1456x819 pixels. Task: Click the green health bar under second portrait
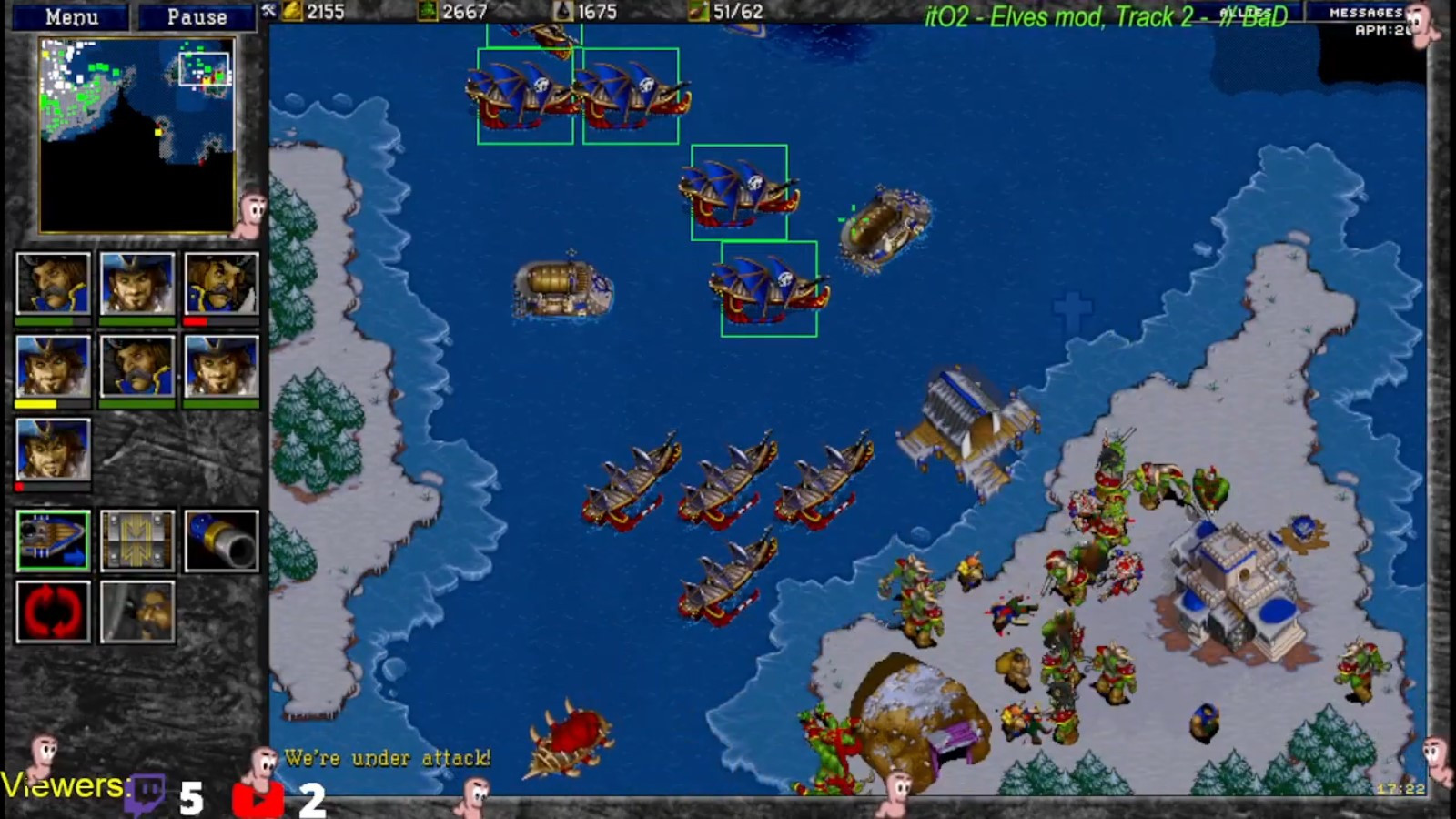point(136,323)
